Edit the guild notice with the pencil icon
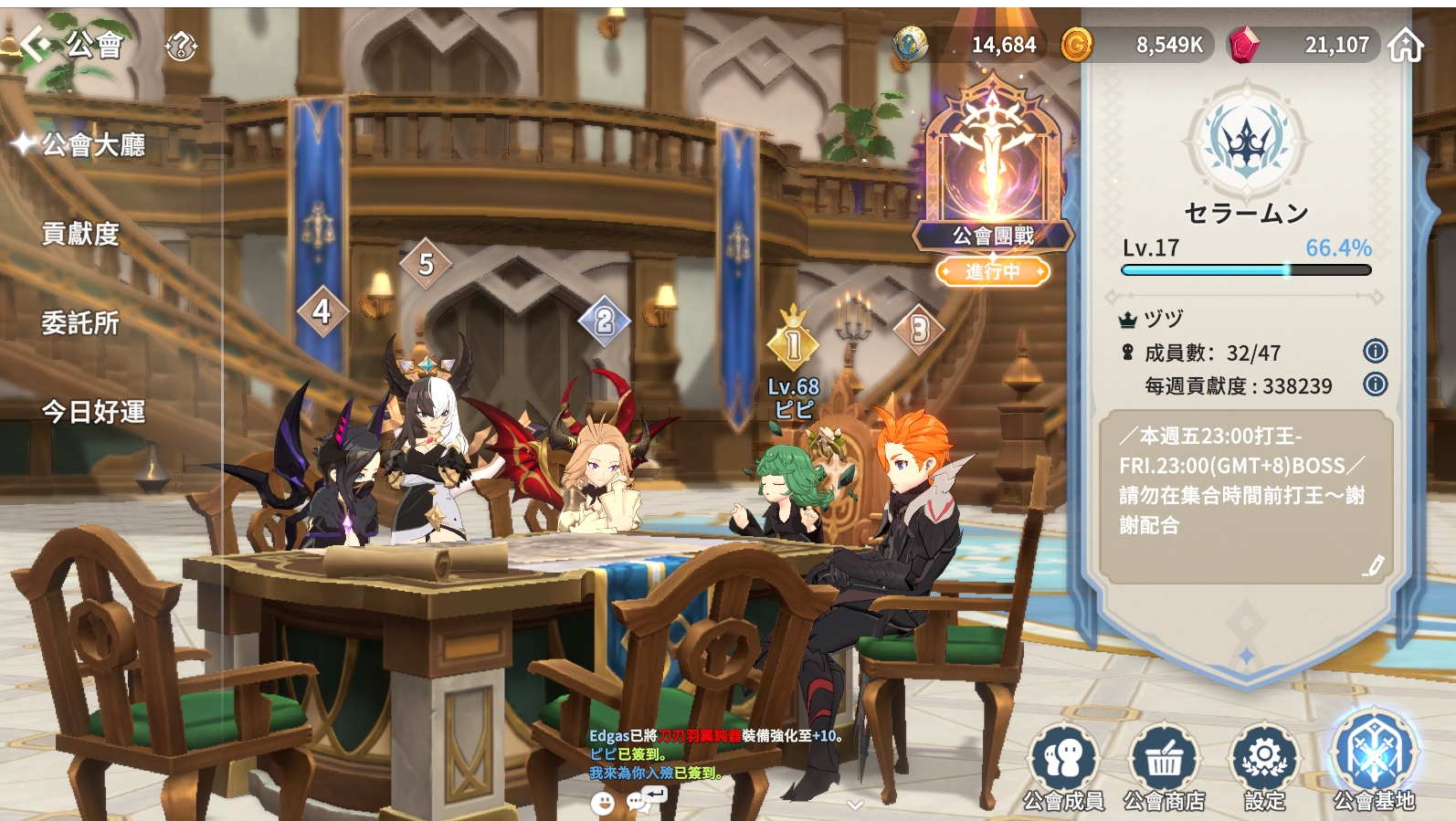 pos(1373,566)
